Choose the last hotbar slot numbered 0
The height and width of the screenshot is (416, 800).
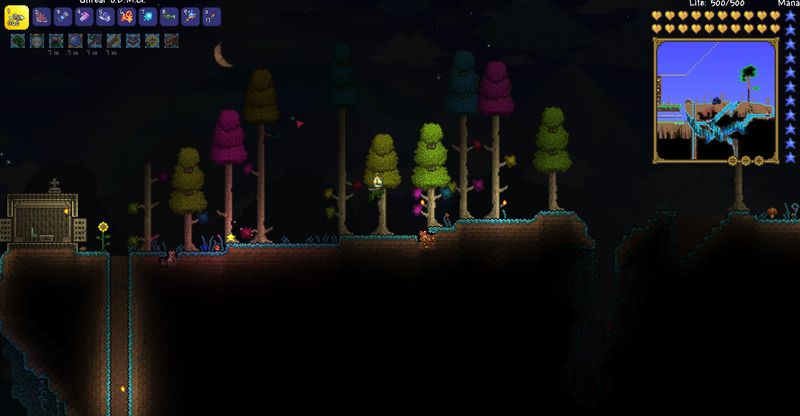(x=211, y=17)
